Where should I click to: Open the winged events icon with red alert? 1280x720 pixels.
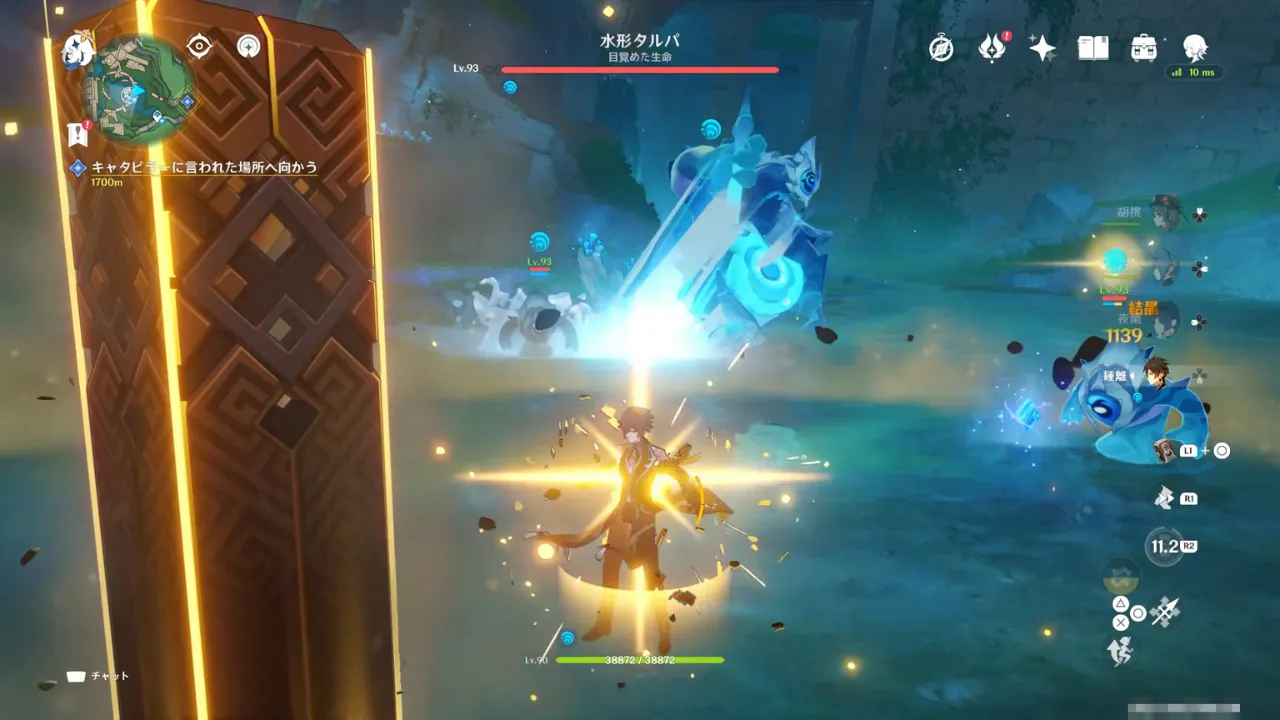tap(991, 48)
